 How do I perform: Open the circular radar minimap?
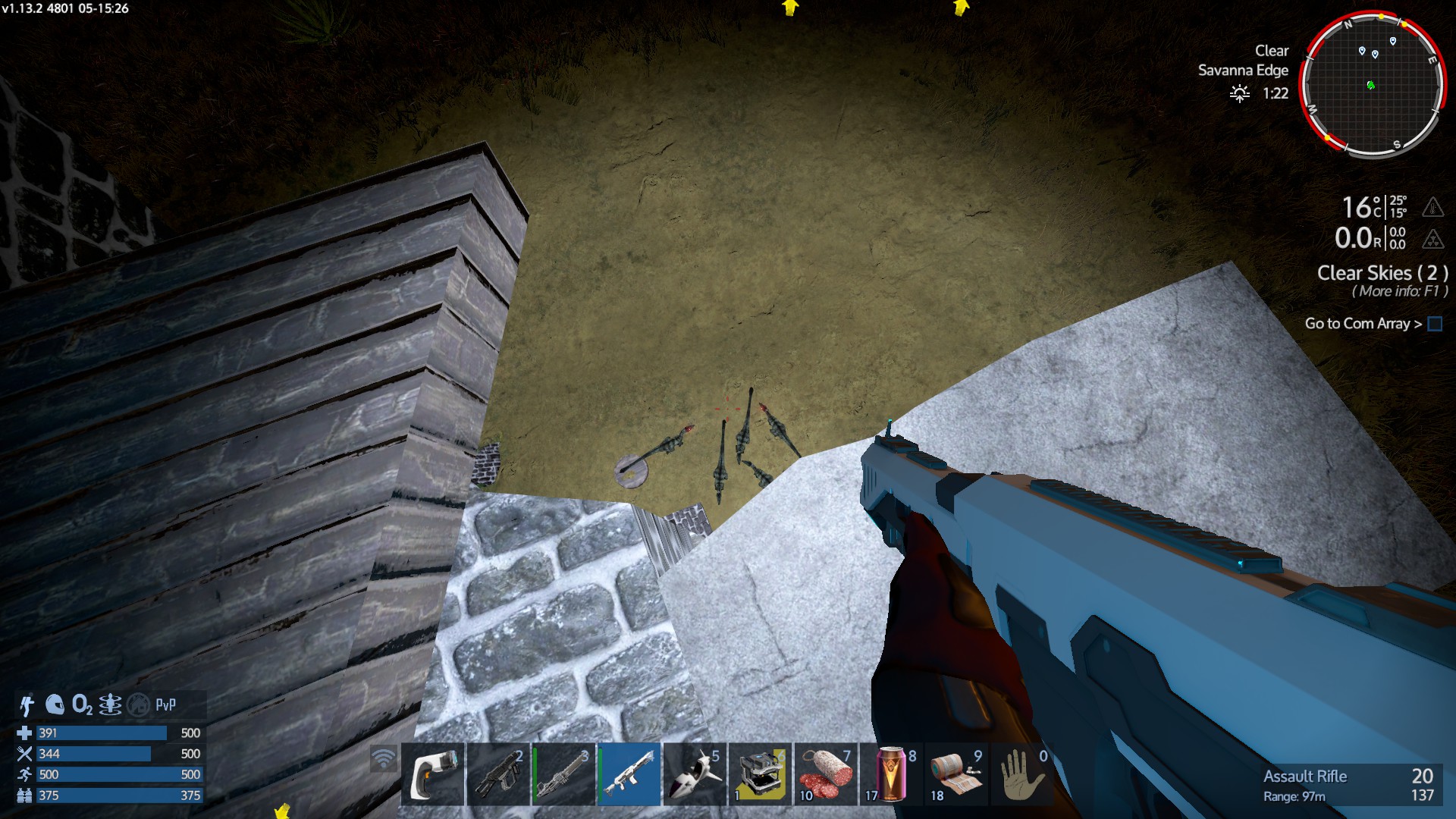pyautogui.click(x=1373, y=84)
